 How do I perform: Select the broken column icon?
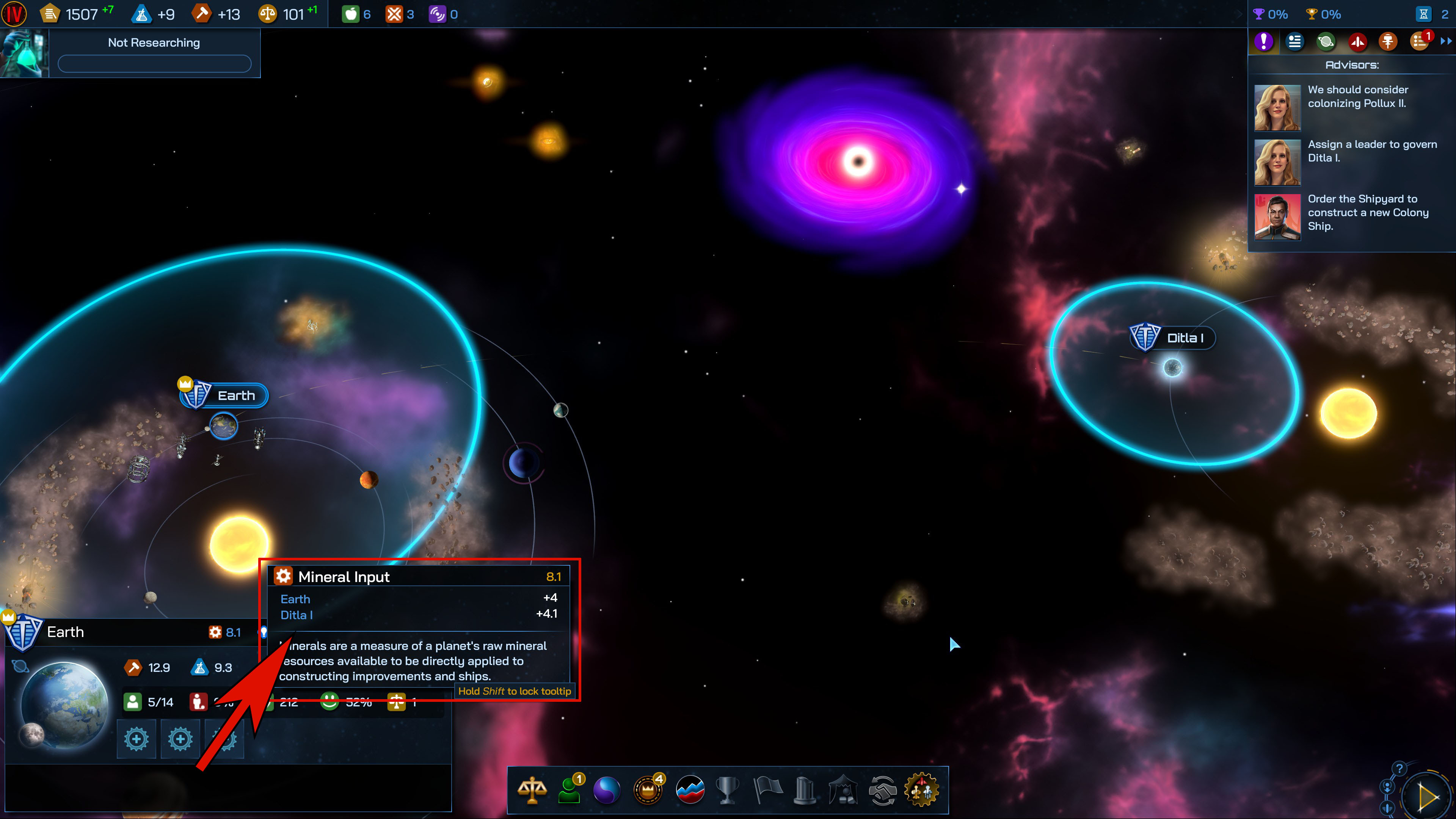[804, 790]
